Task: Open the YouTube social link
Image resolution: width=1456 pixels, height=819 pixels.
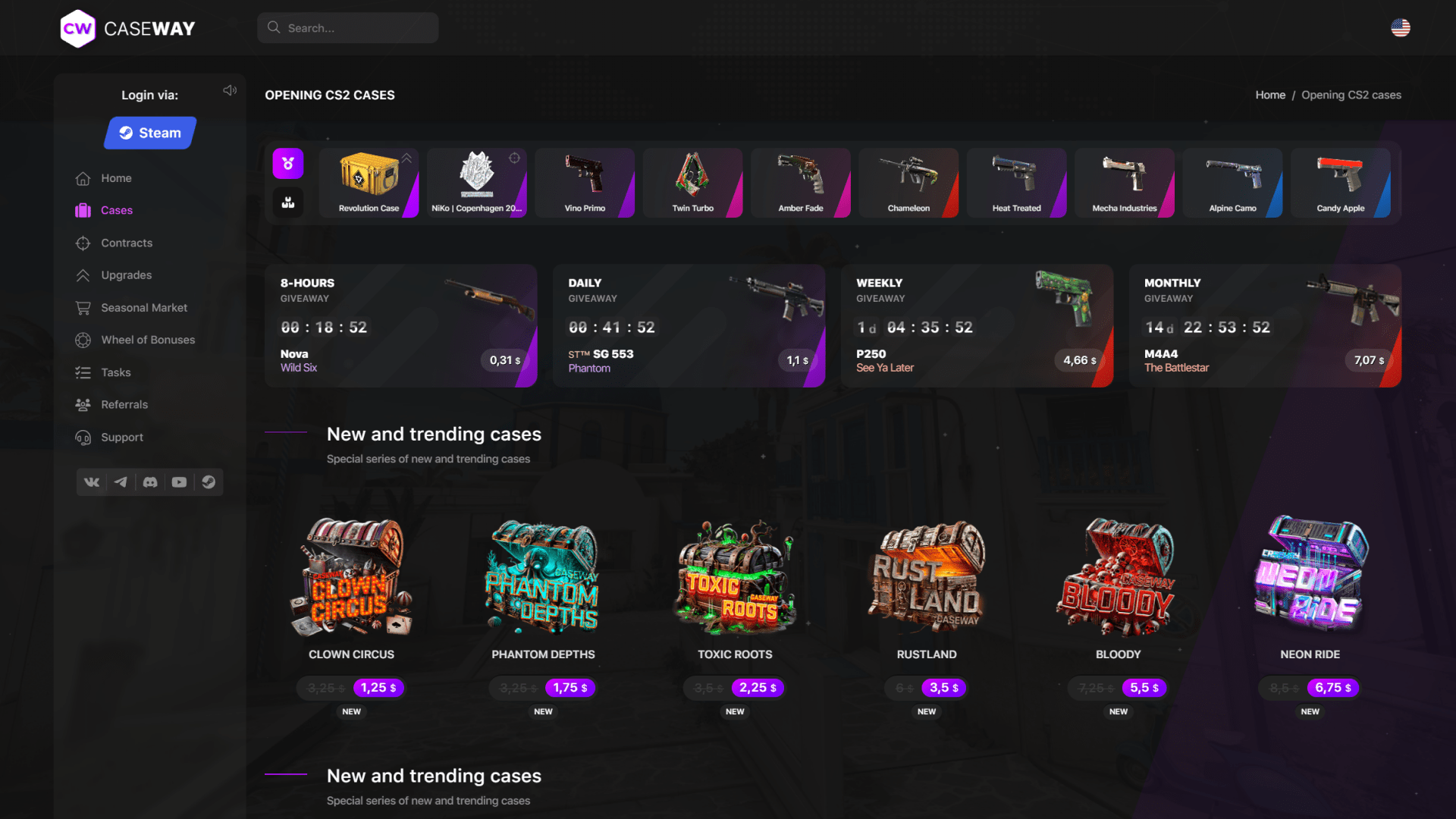Action: [x=179, y=482]
